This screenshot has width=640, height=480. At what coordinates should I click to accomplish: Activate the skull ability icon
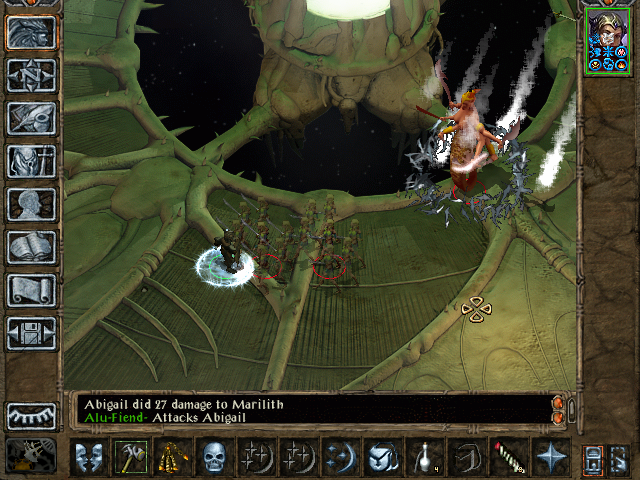click(x=214, y=458)
